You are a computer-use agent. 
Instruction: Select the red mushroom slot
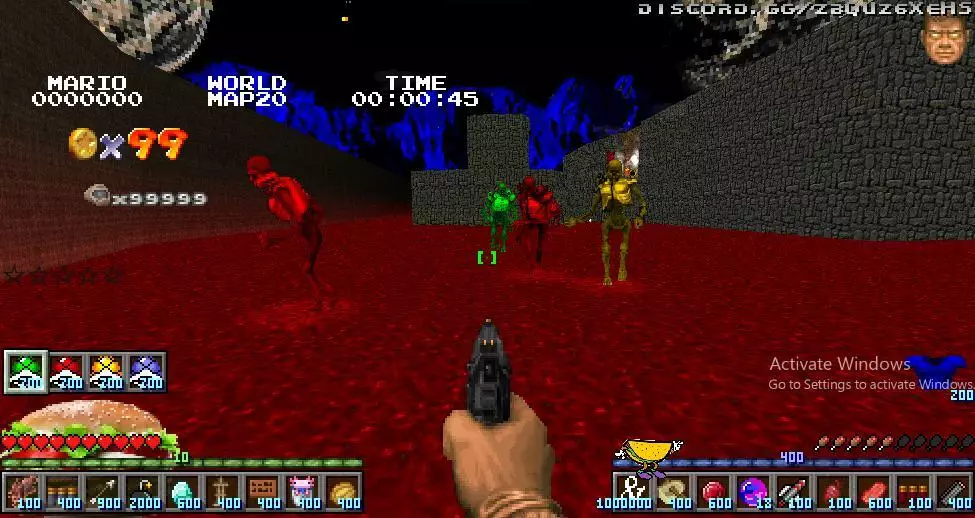pyautogui.click(x=66, y=371)
